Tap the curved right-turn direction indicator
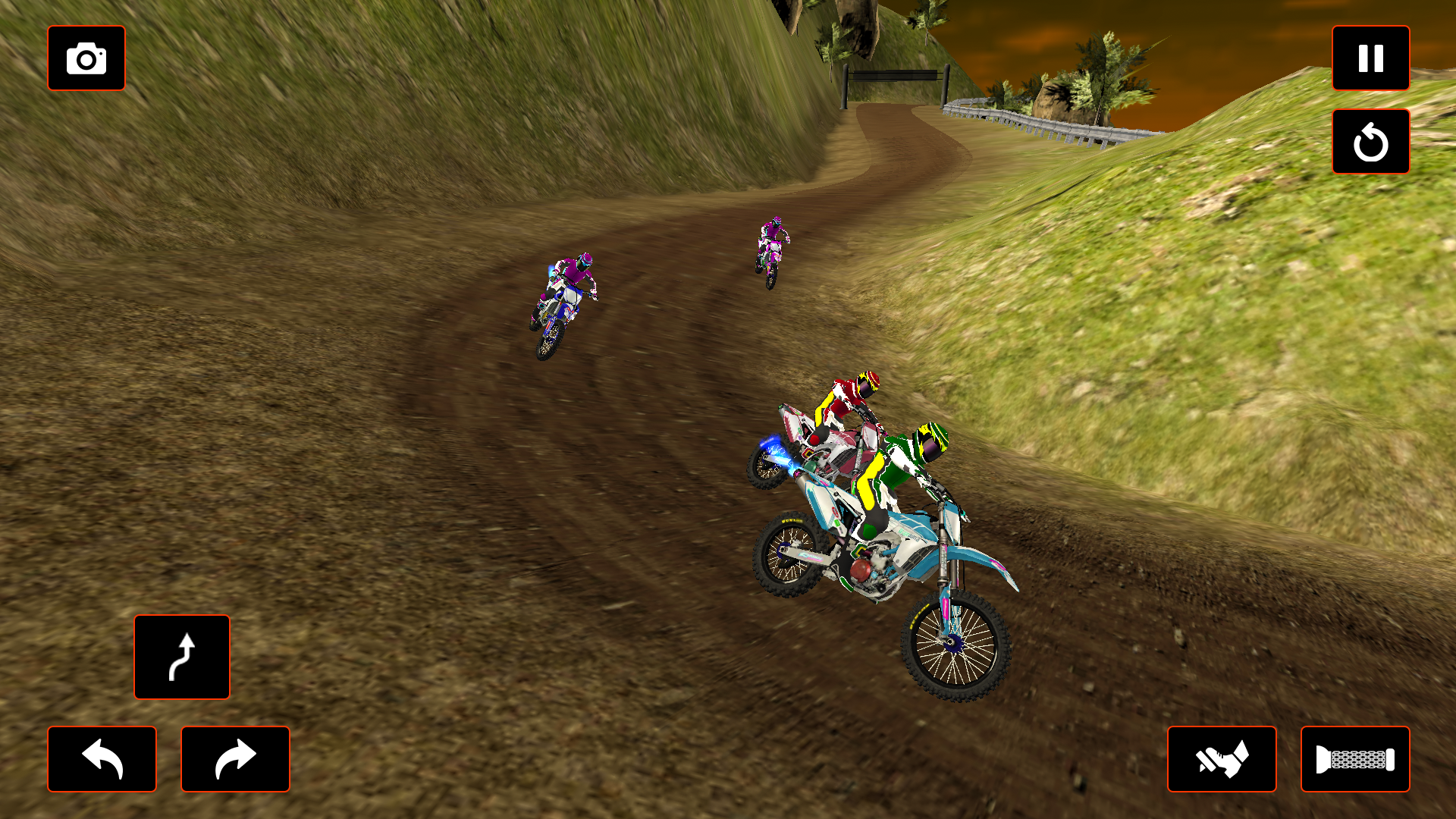This screenshot has width=1456, height=819. click(182, 657)
